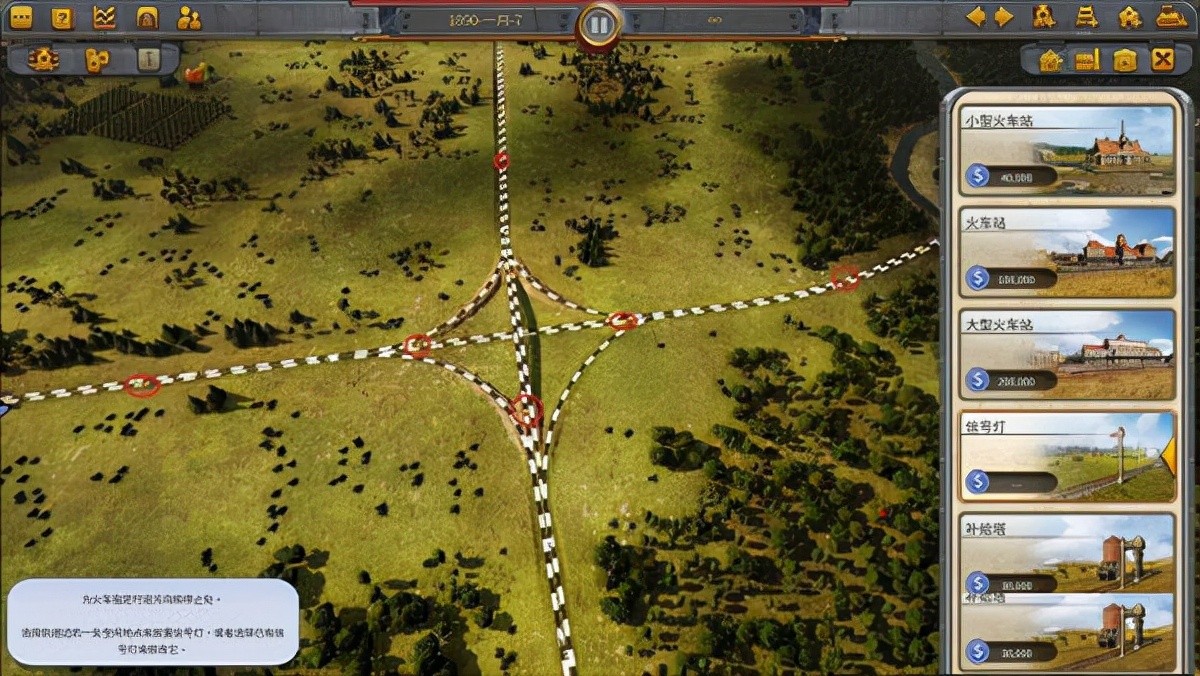Screen dimensions: 1200x676
Task: Show the line chart statistics icon
Action: 104,17
